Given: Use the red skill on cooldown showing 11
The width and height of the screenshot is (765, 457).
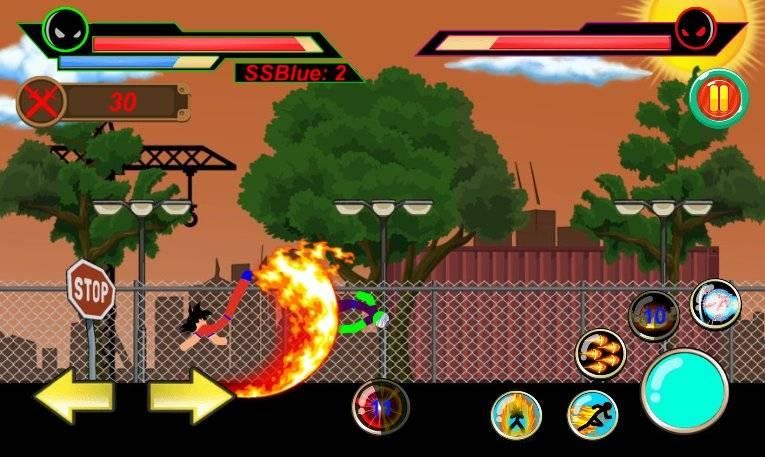Looking at the screenshot, I should 381,407.
